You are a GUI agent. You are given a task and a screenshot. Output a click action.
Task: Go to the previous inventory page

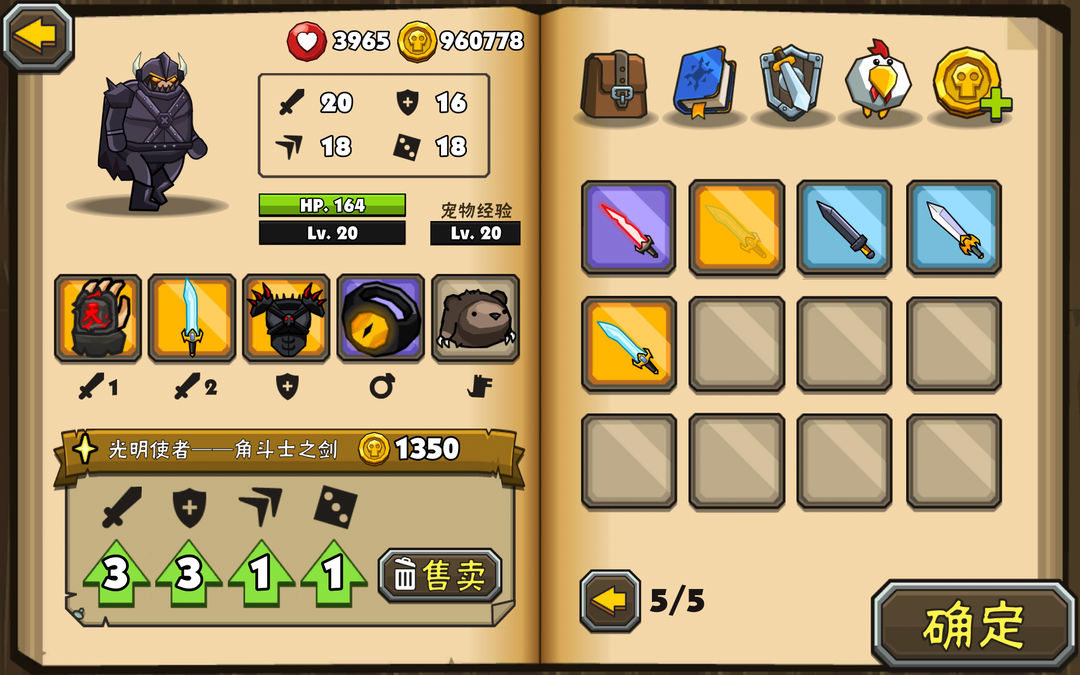610,601
